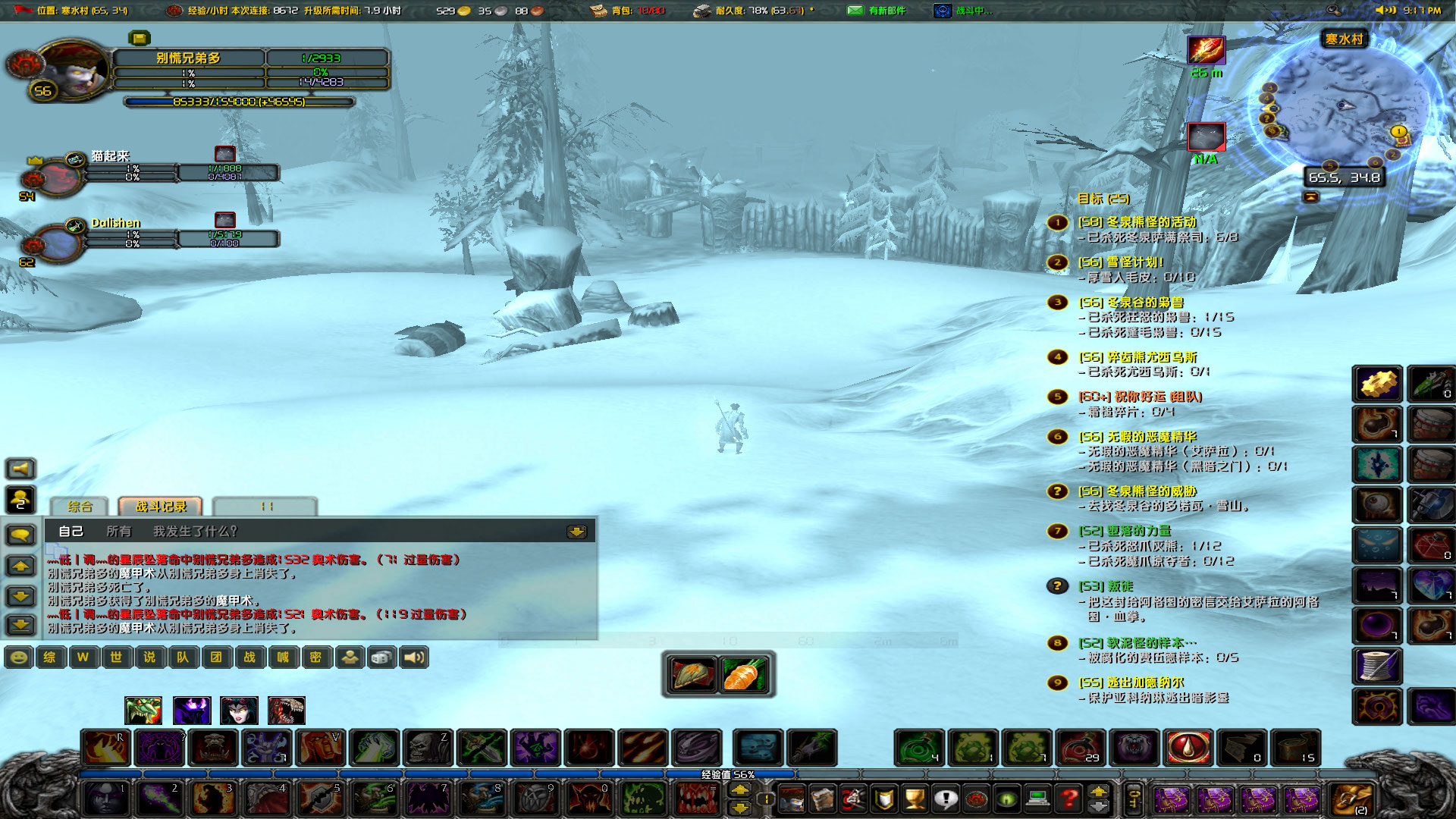Collapse quest number 5 祝你好运 entry
Image resolution: width=1456 pixels, height=819 pixels.
1056,397
